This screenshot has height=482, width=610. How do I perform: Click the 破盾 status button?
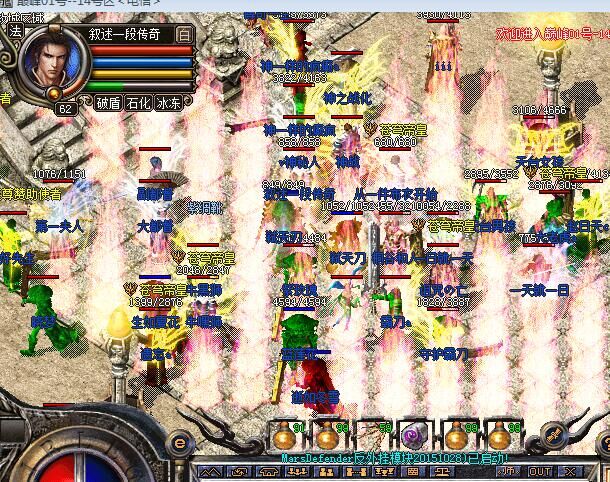coord(108,103)
